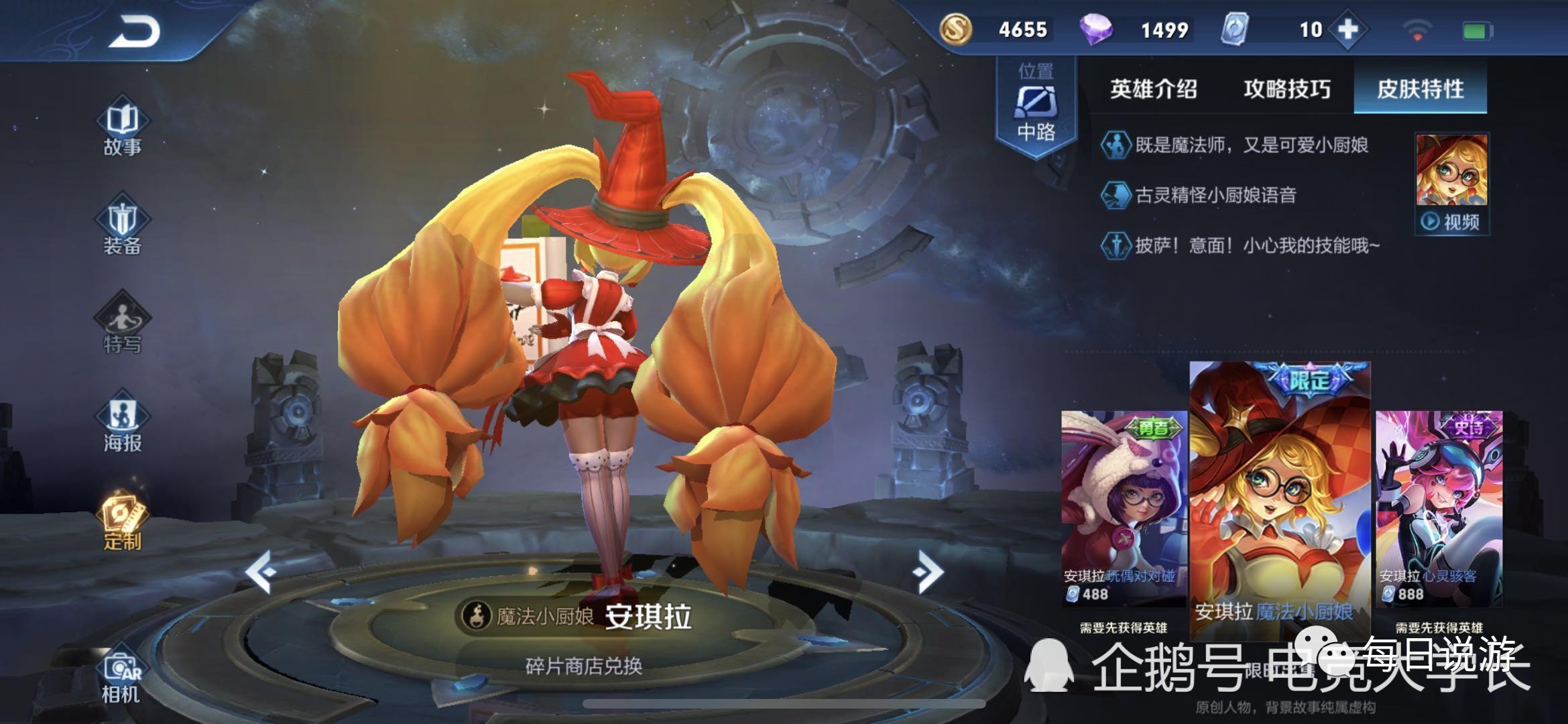View the next hero with right arrow
This screenshot has height=724, width=1568.
(928, 572)
